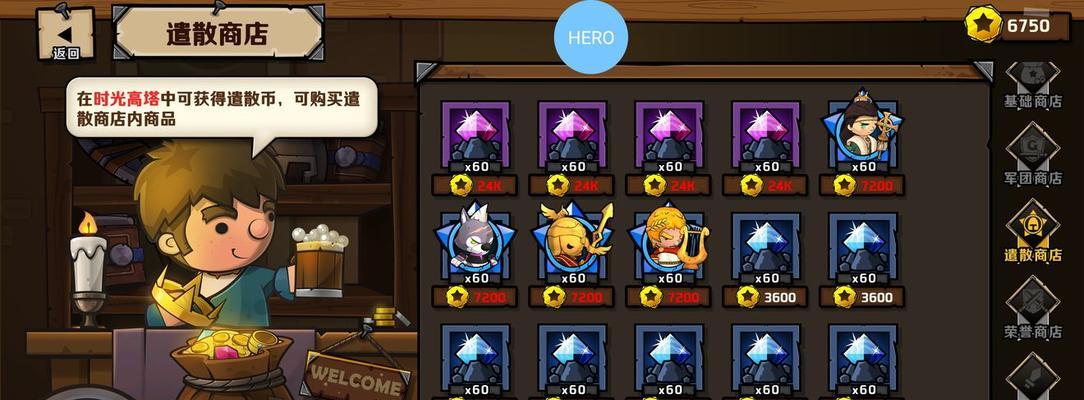
Task: Switch to the 荣誉商店 tab
Action: (1032, 312)
